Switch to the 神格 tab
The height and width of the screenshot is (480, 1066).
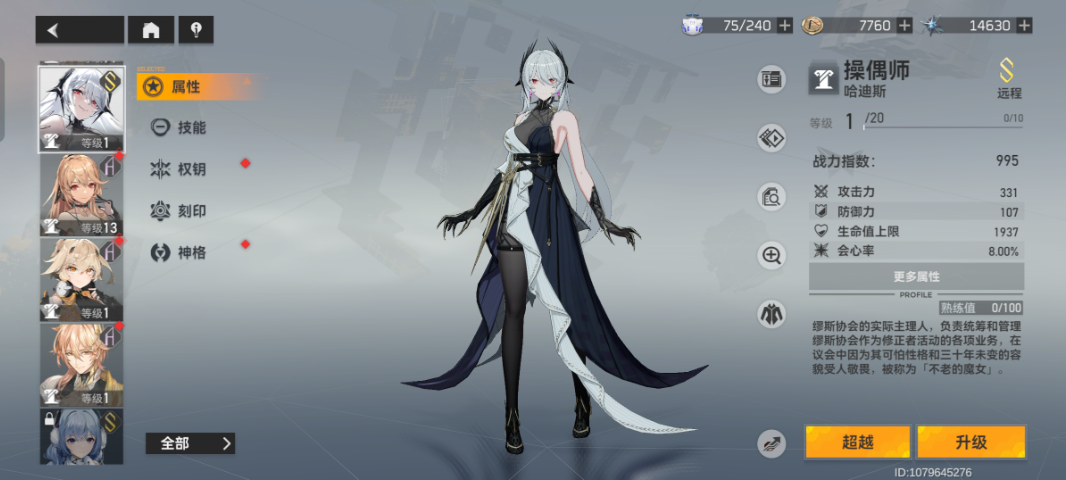point(190,252)
